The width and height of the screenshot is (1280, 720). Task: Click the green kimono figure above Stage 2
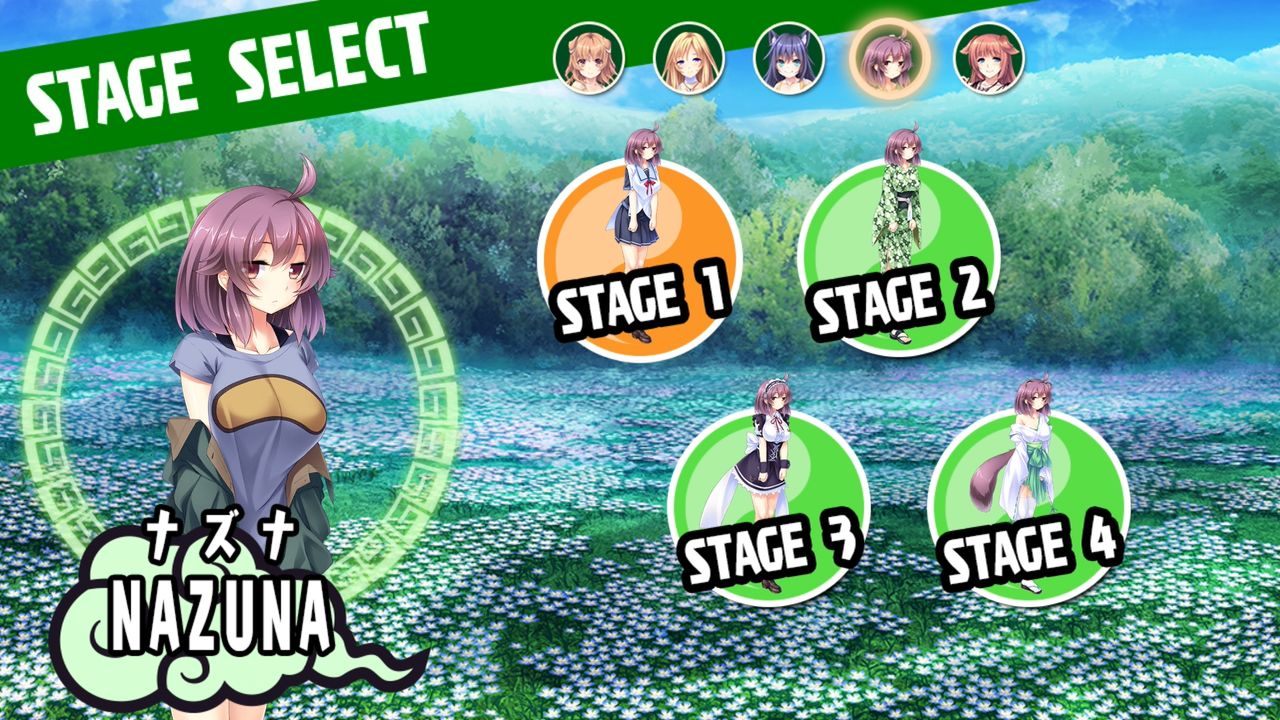900,200
